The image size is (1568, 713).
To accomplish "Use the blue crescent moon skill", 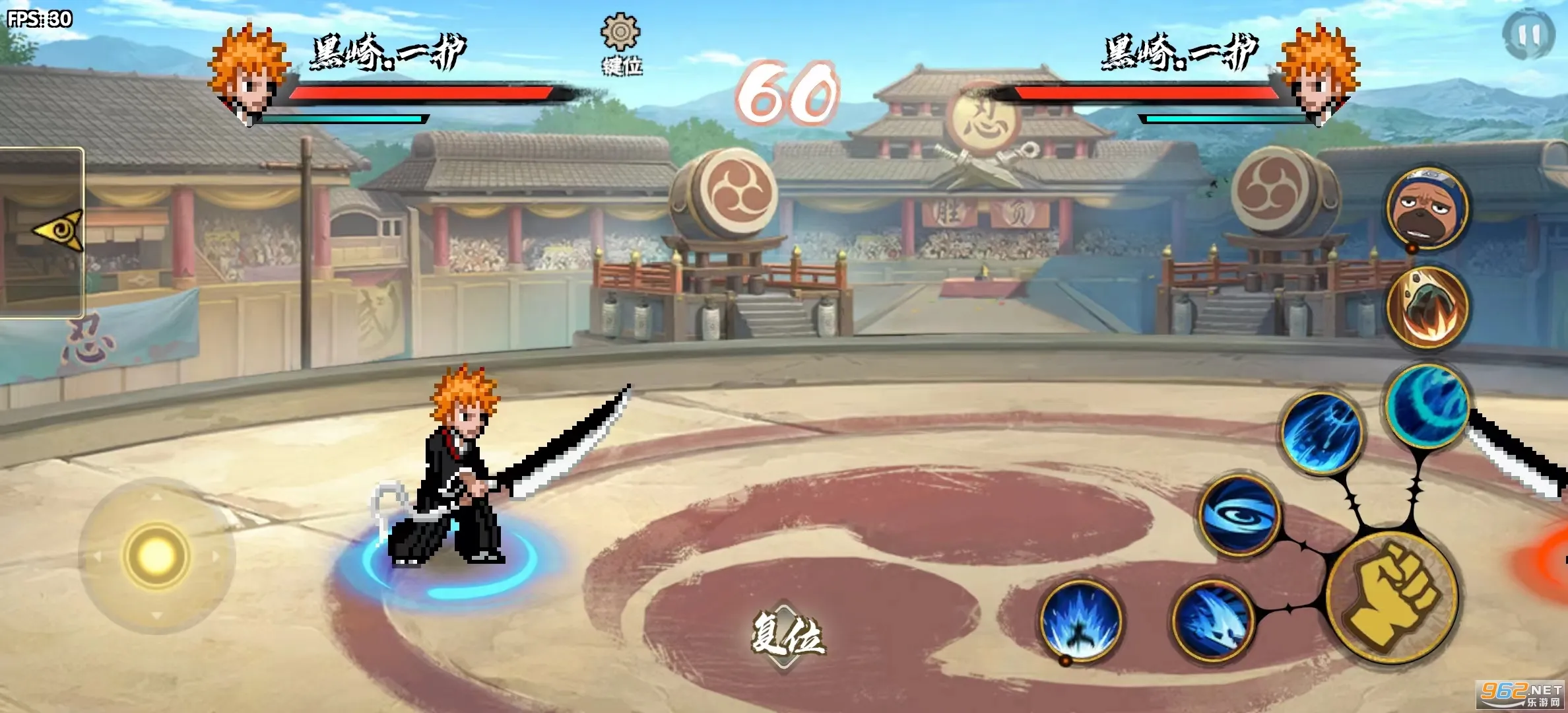I will 1427,405.
